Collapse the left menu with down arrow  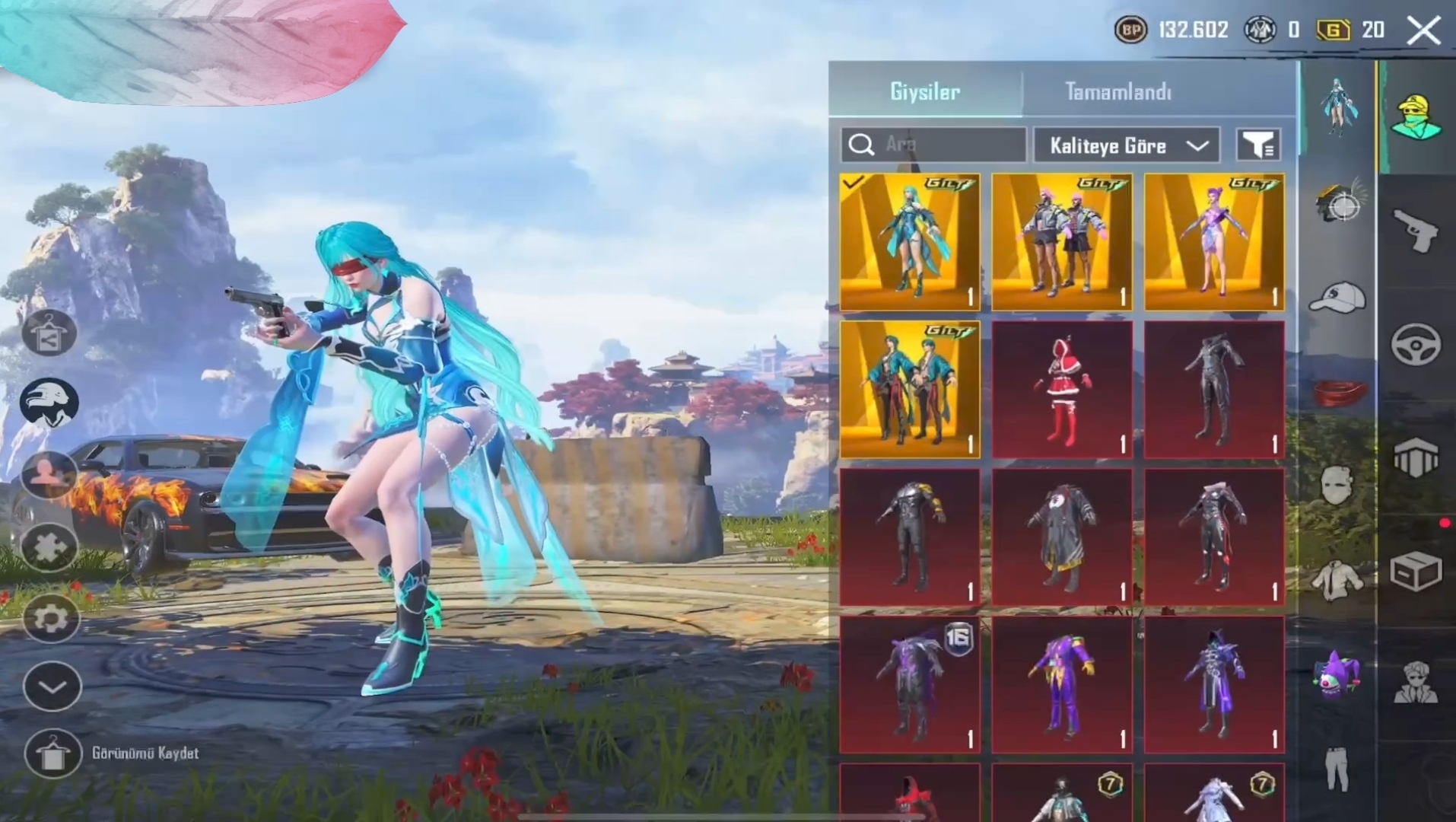52,687
